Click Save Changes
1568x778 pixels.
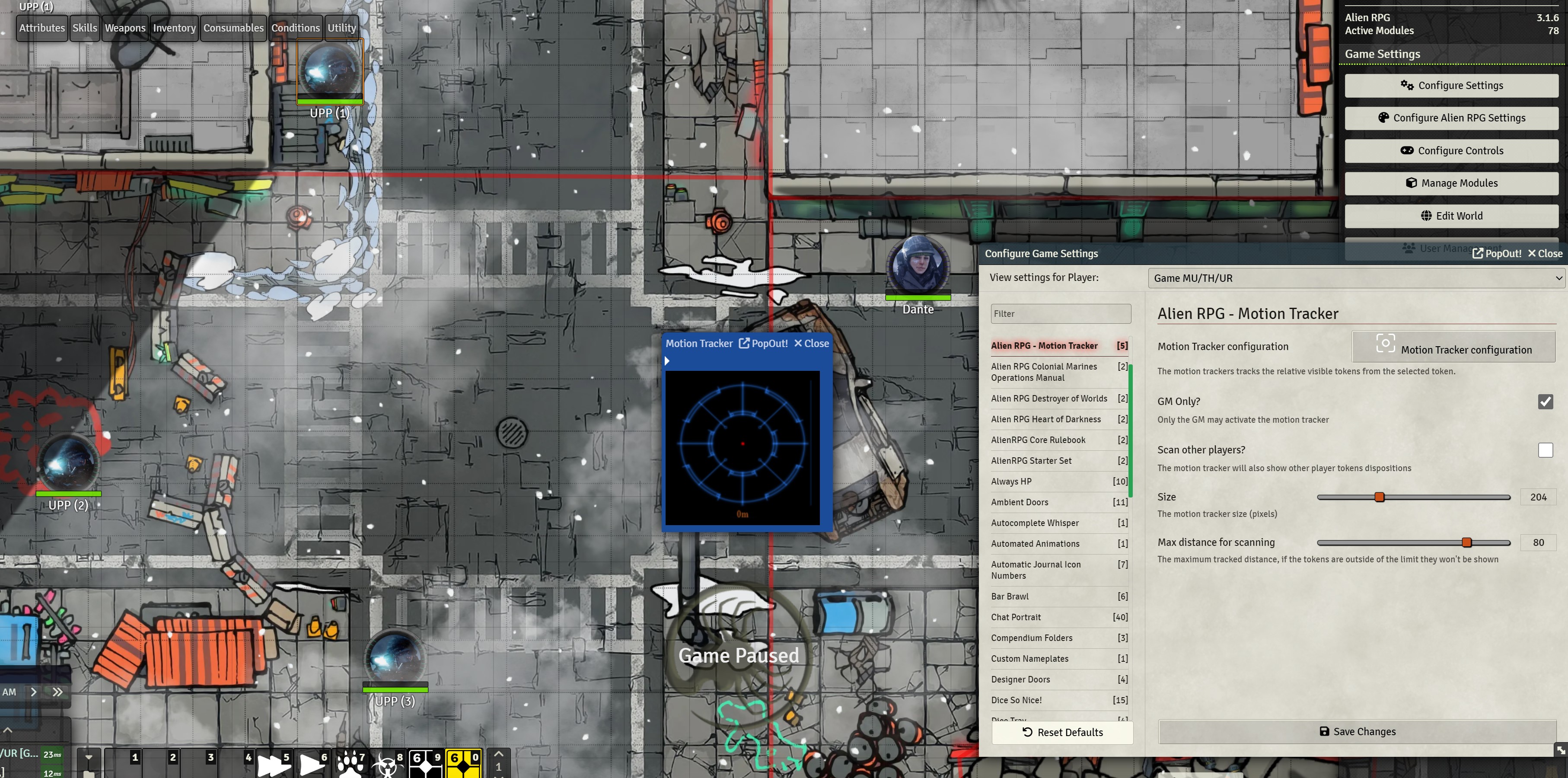coord(1357,731)
